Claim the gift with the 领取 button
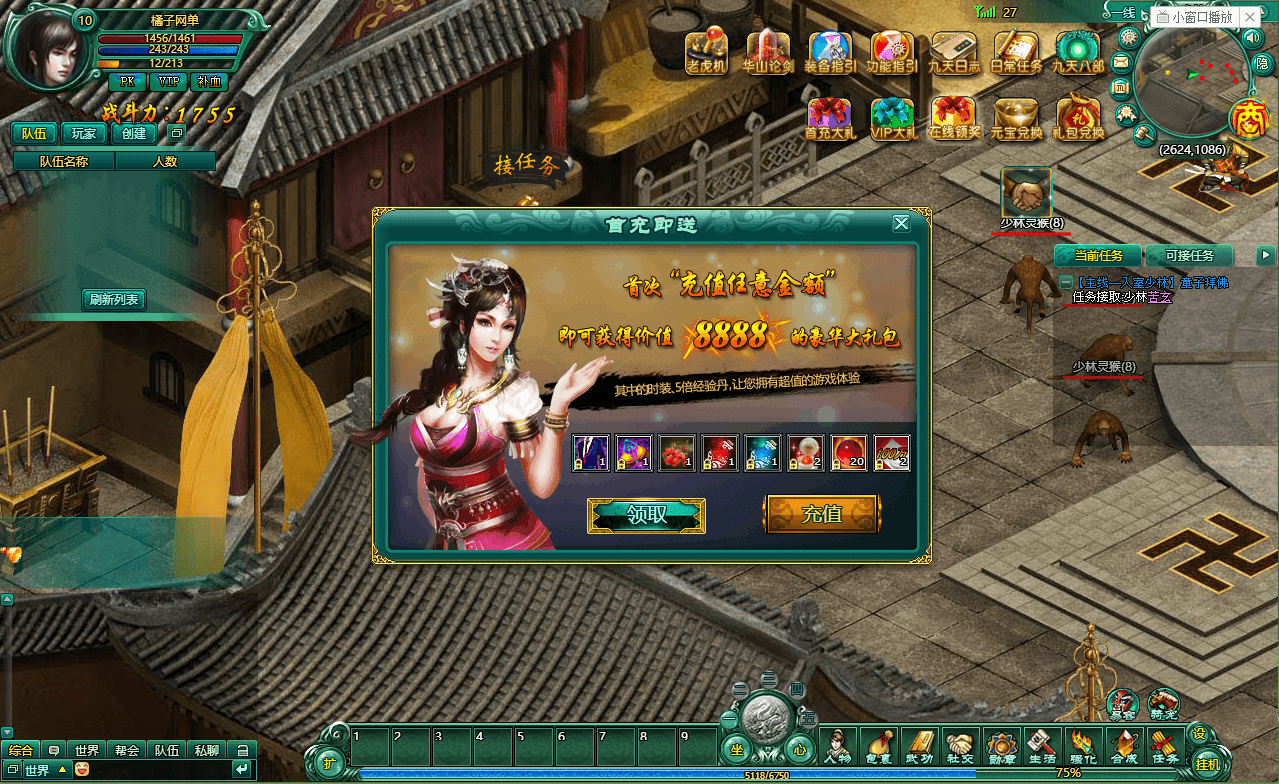1279x784 pixels. coord(646,515)
